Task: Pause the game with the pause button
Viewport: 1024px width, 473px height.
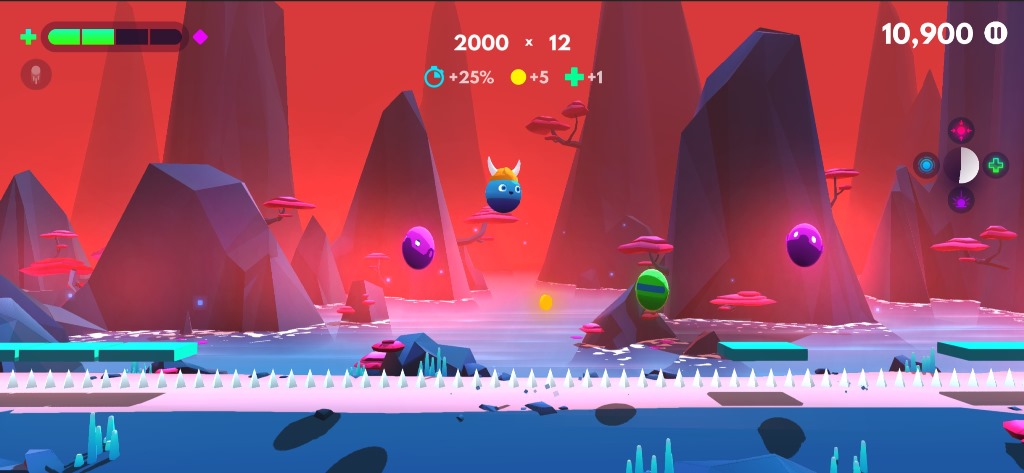Action: point(996,33)
